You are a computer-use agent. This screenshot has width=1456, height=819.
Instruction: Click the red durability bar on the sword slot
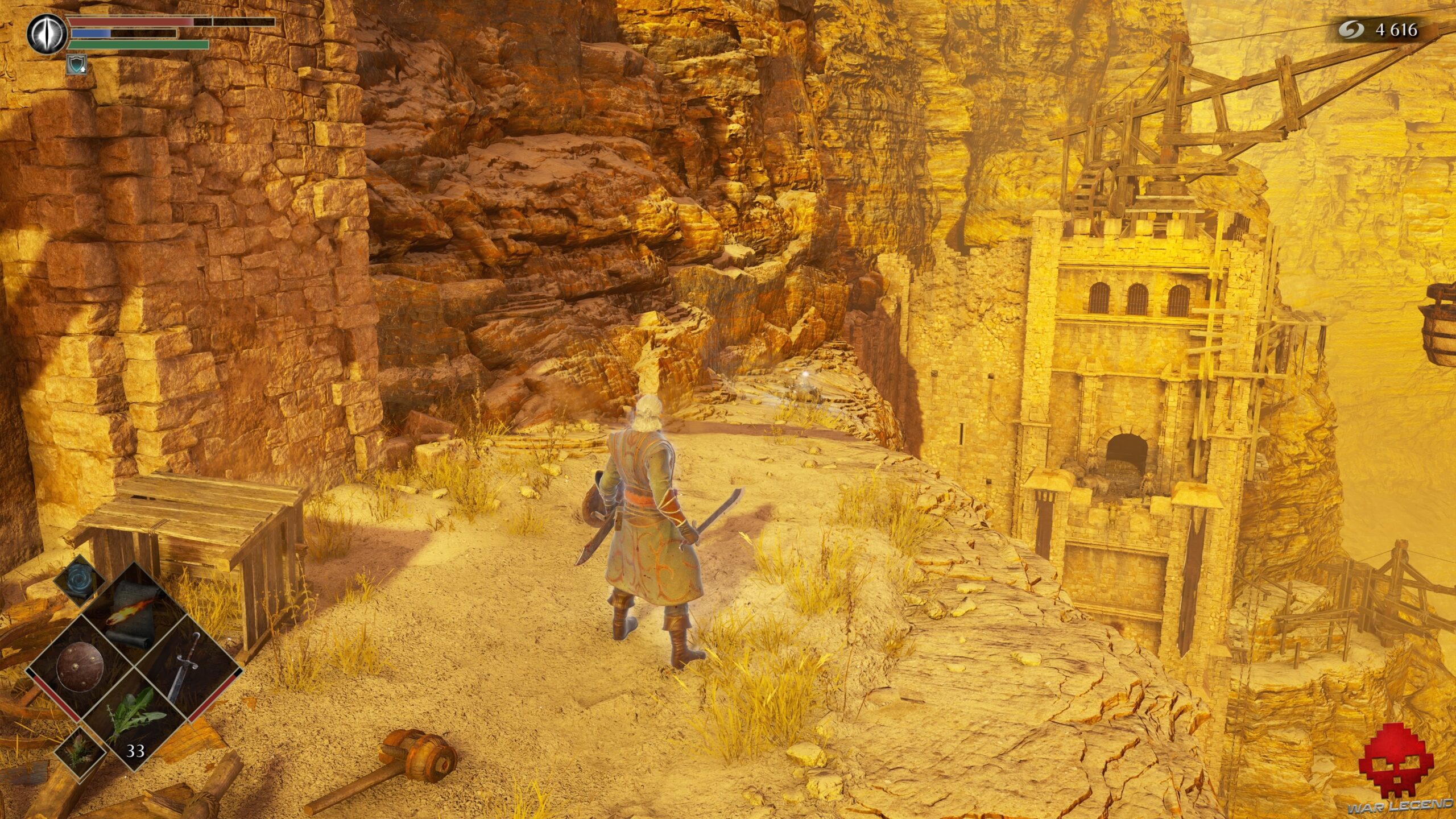tap(213, 694)
